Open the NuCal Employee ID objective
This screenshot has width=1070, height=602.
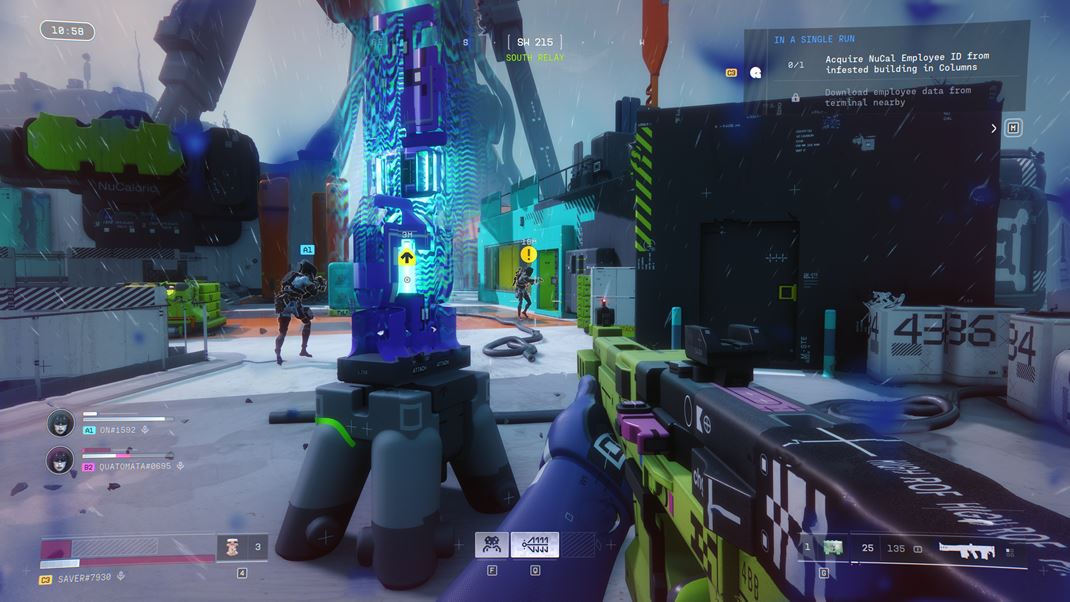906,64
